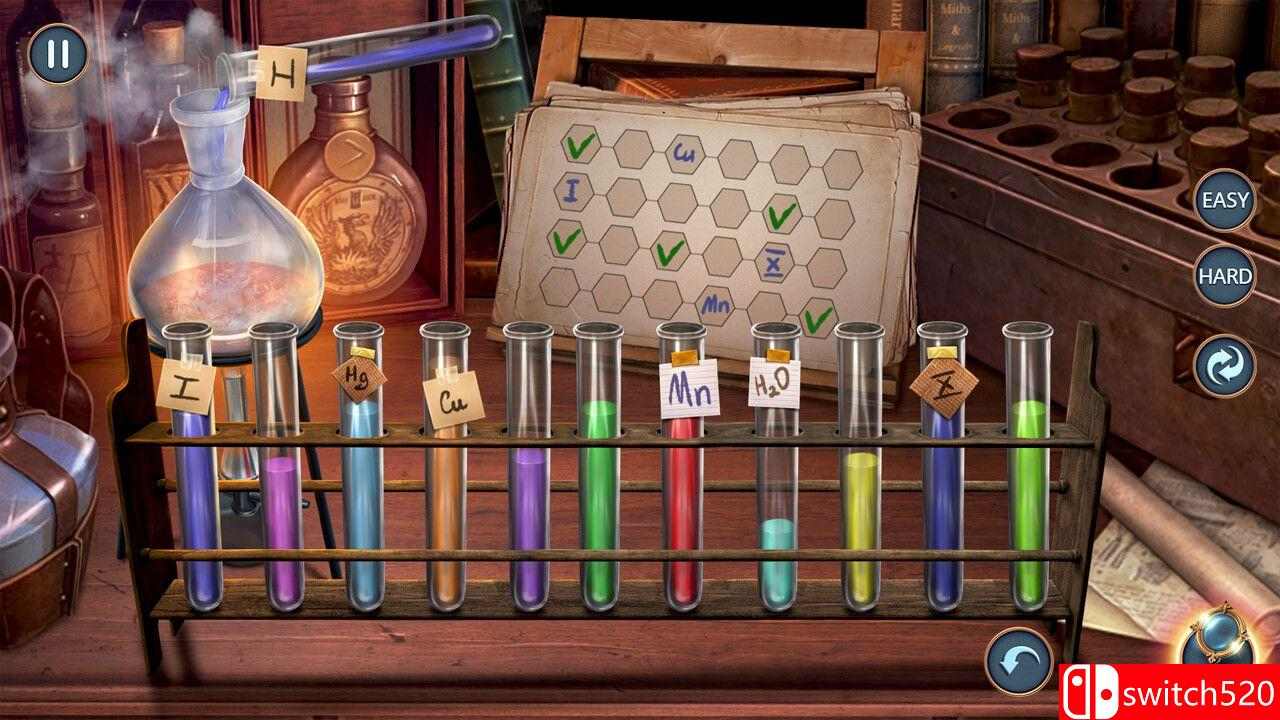The image size is (1280, 720).
Task: Switch to HARD difficulty
Action: click(1225, 276)
